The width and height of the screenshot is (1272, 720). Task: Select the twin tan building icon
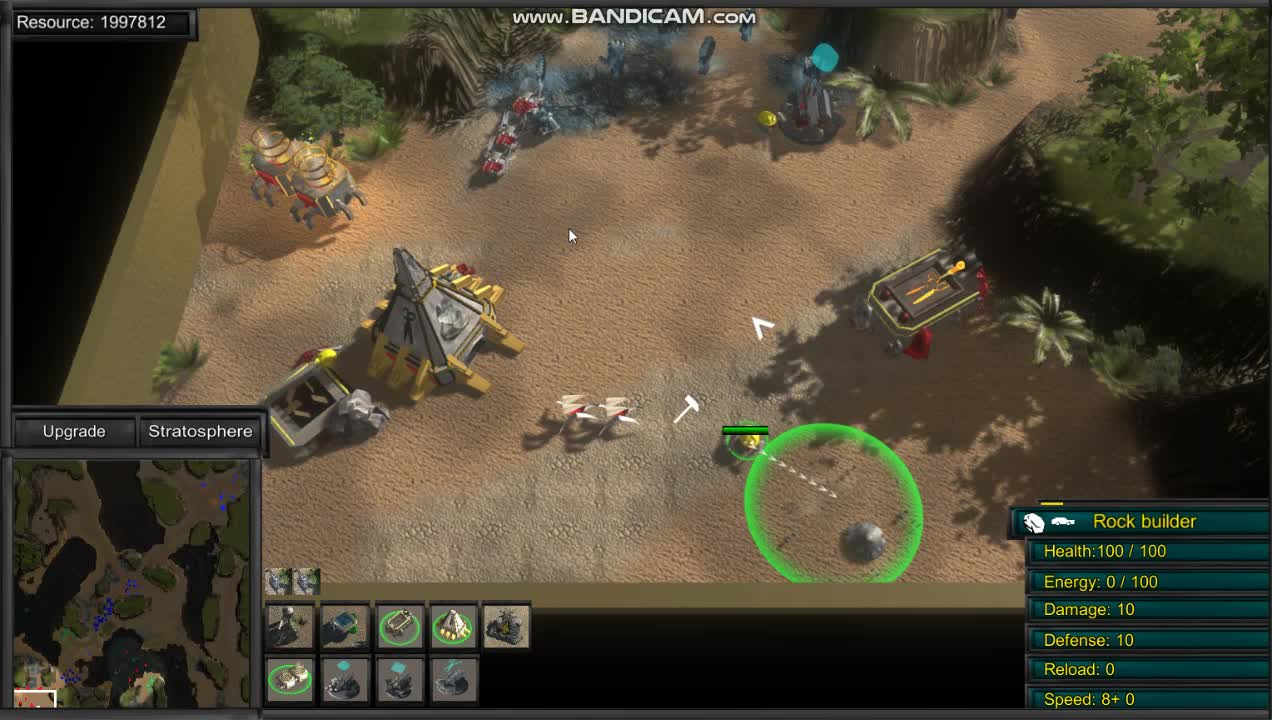pyautogui.click(x=289, y=679)
